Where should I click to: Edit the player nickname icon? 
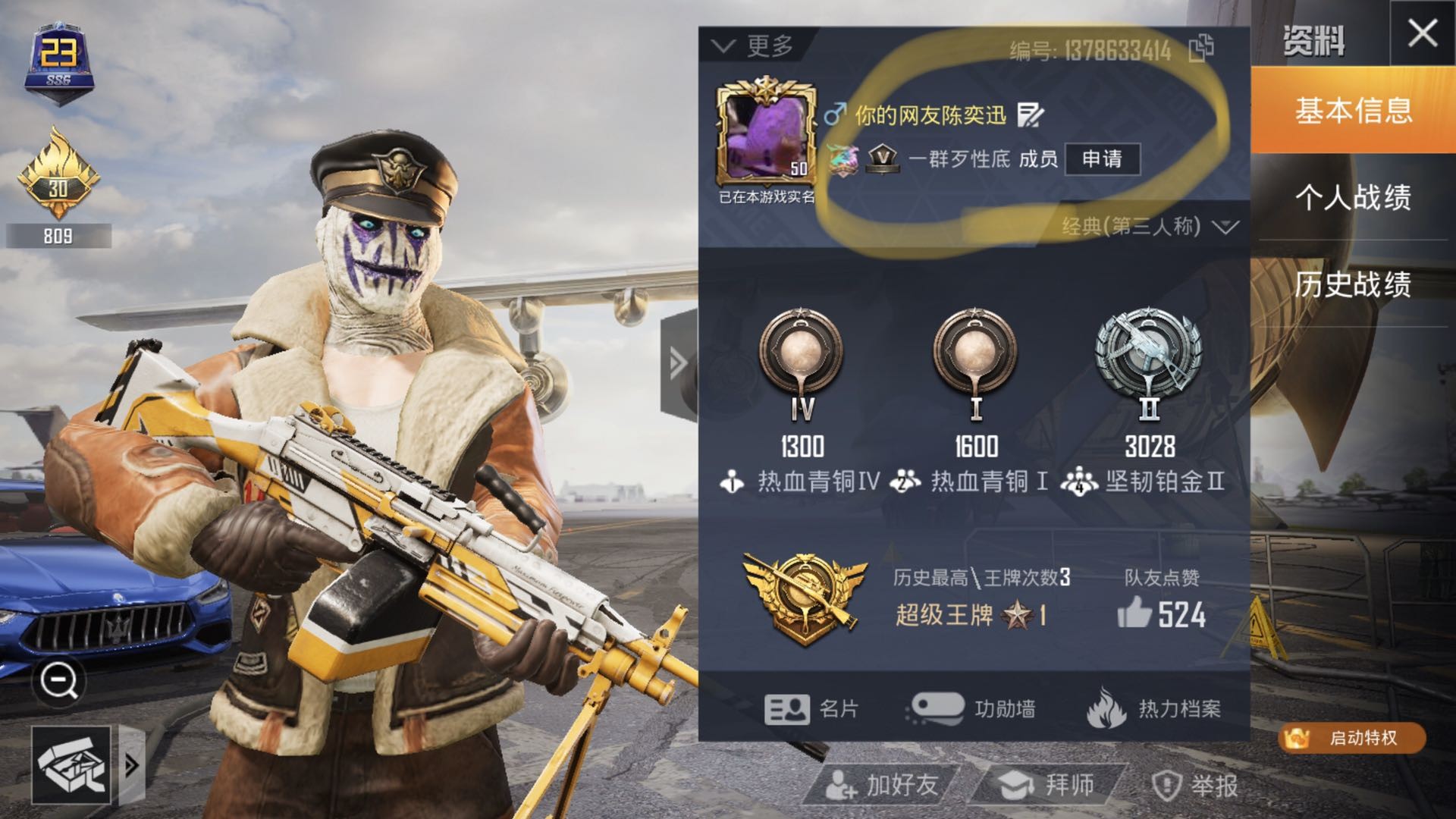[1031, 115]
